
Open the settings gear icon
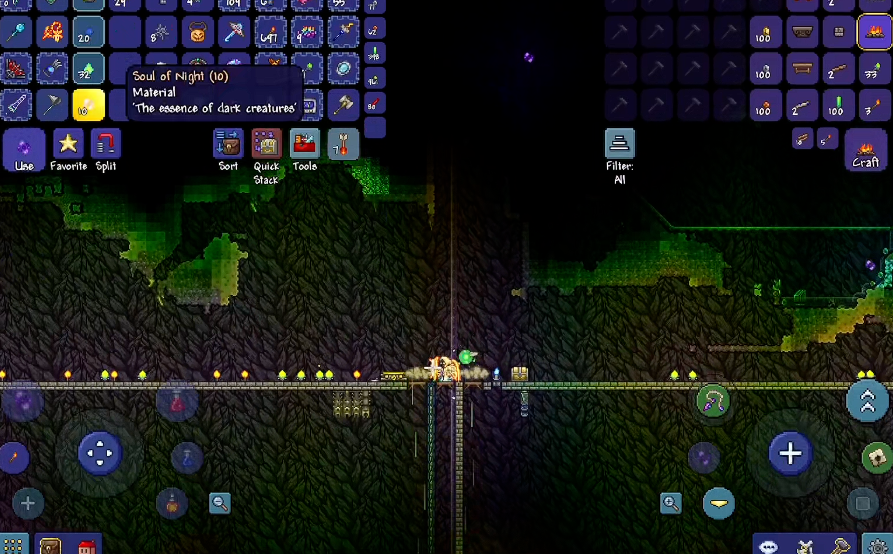(x=876, y=546)
